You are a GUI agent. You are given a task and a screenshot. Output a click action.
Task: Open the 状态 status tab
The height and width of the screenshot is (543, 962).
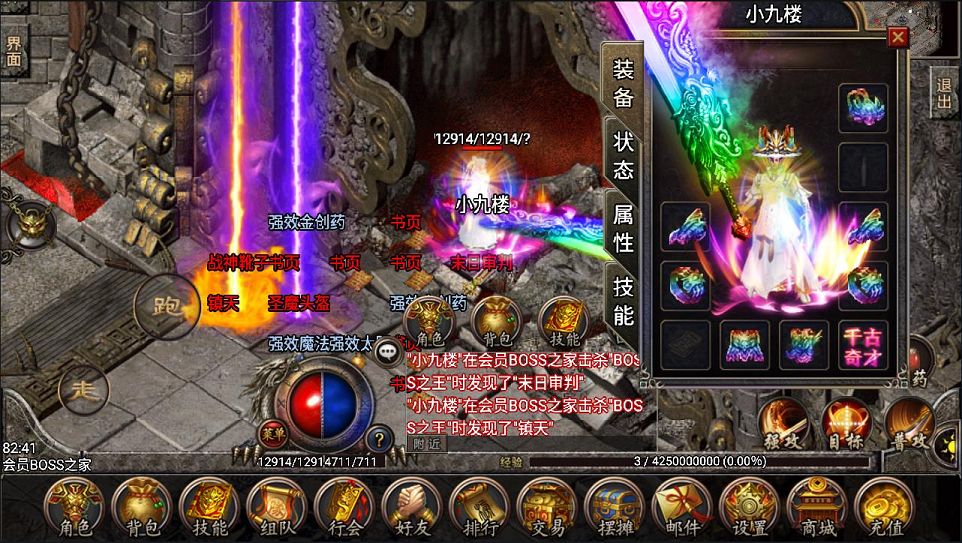tap(624, 155)
